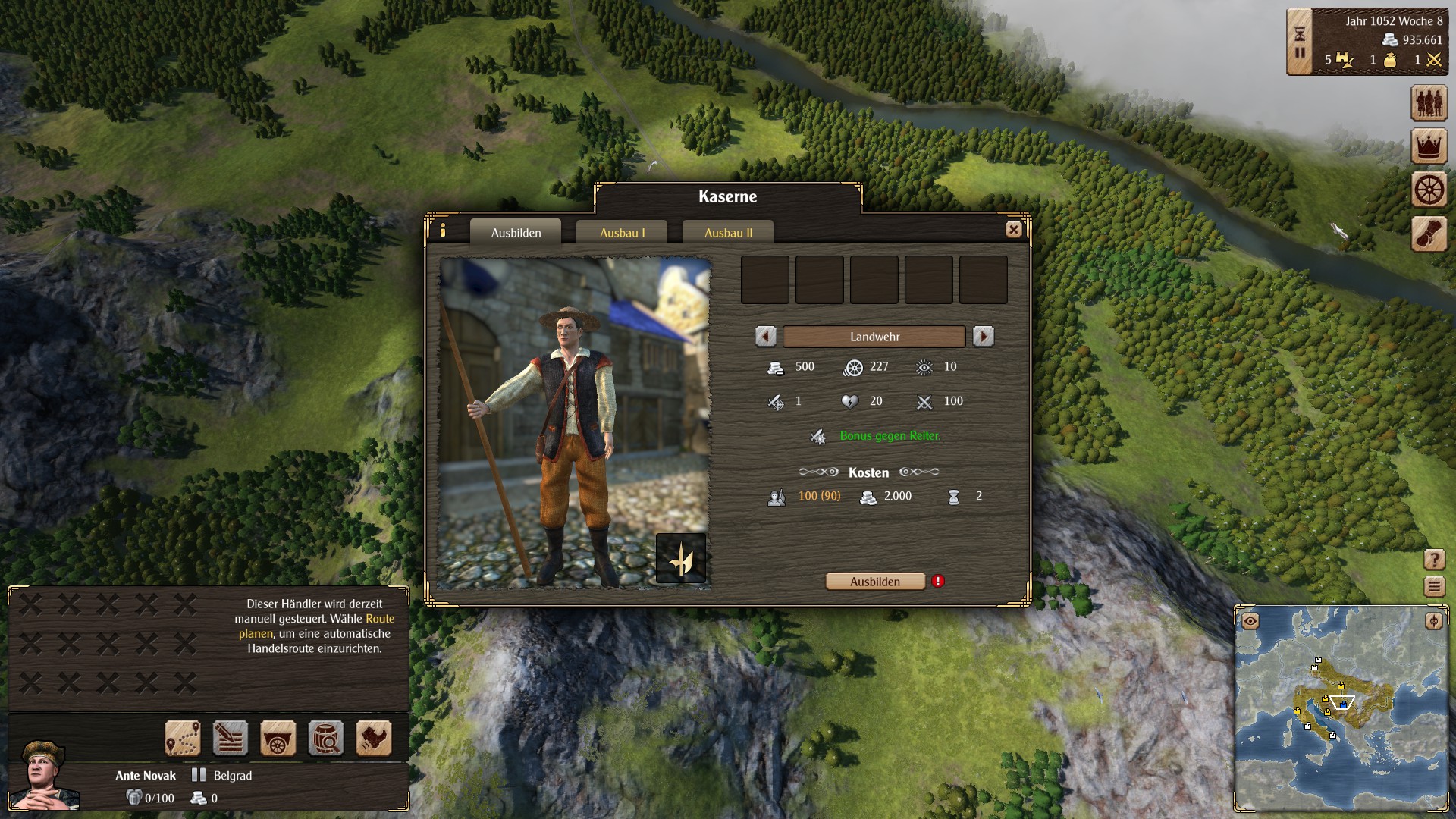Close the Kaserne window

(x=1013, y=230)
